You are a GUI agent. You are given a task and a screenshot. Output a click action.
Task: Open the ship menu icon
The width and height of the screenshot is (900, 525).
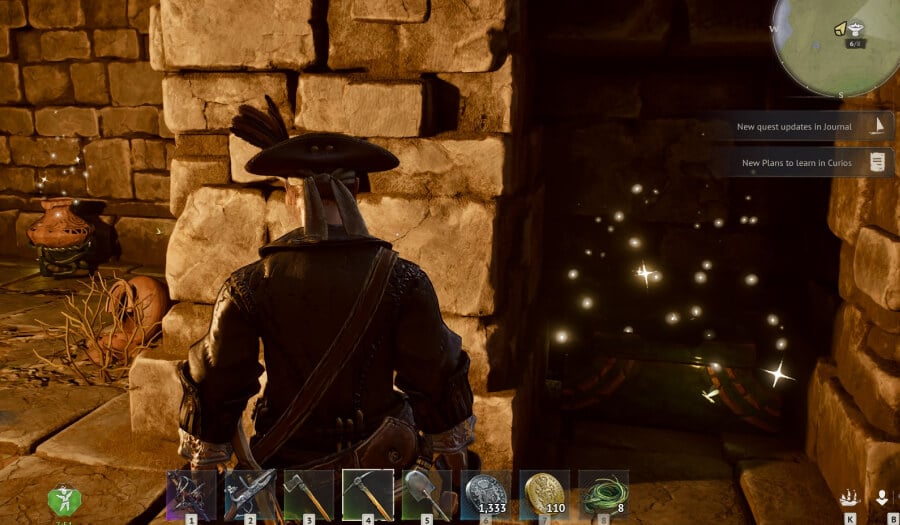coord(850,498)
